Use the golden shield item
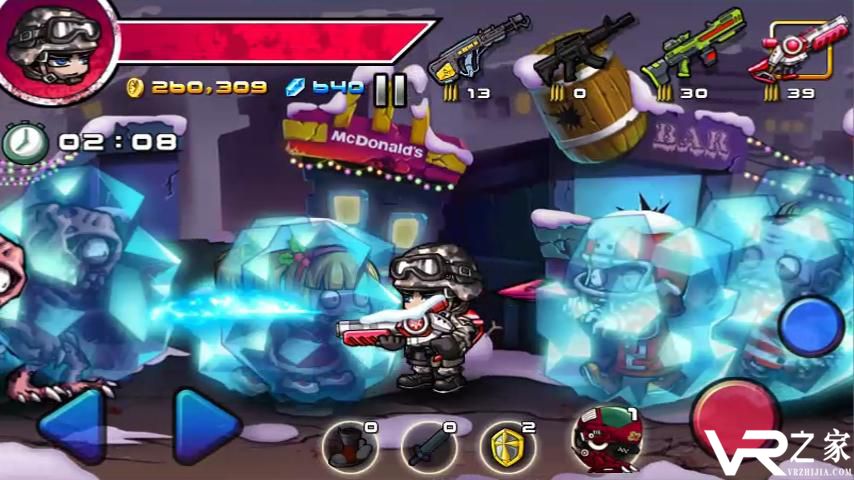Screen dimensions: 854x480 (509, 446)
